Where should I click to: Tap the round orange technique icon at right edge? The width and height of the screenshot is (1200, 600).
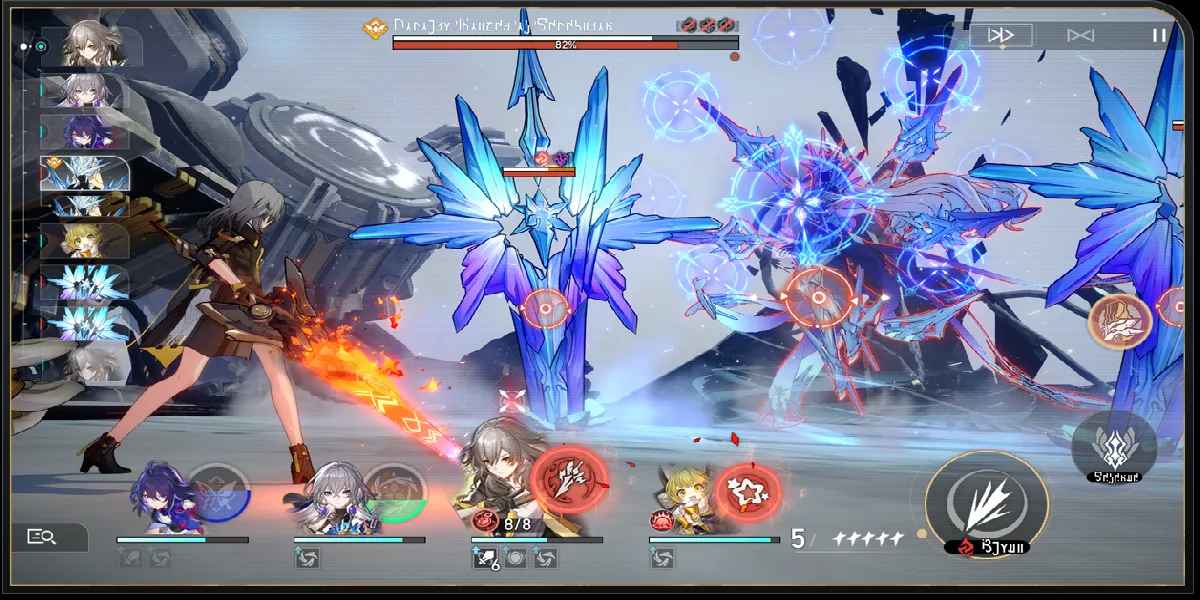coord(1120,319)
